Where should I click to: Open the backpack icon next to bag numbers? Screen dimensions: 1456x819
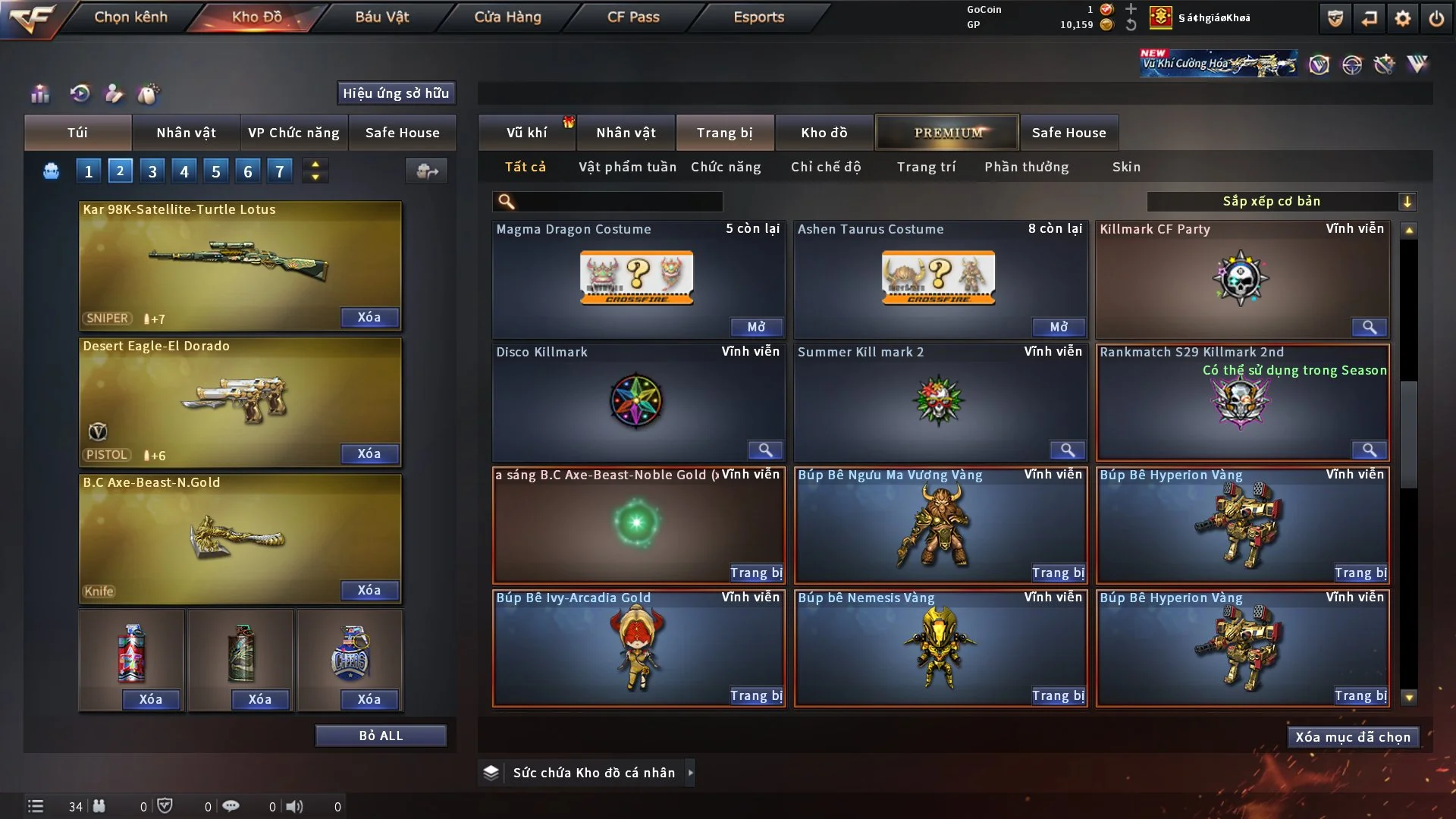(x=51, y=171)
